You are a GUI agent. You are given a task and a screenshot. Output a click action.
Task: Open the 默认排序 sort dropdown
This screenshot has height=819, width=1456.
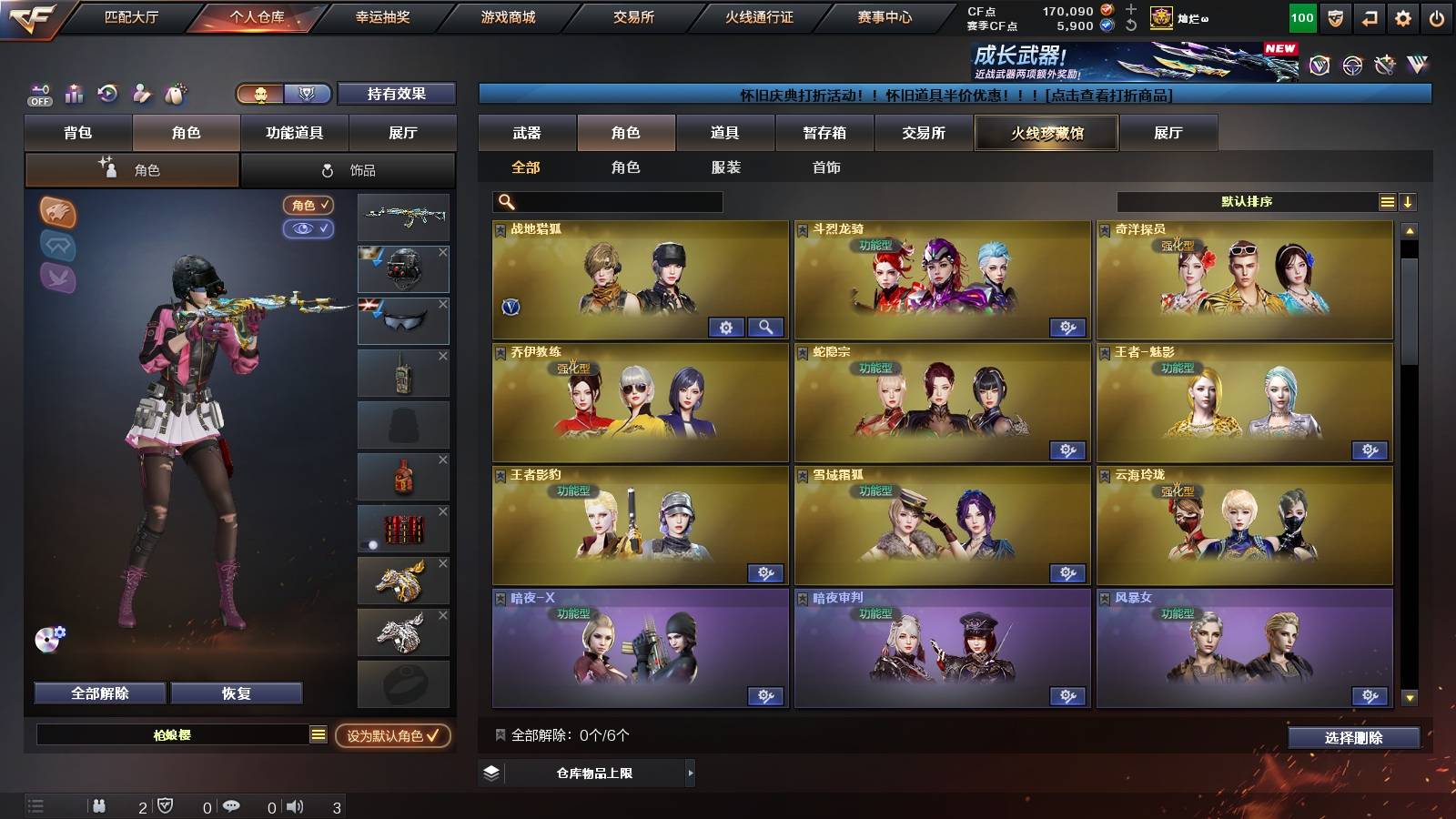click(x=1249, y=201)
